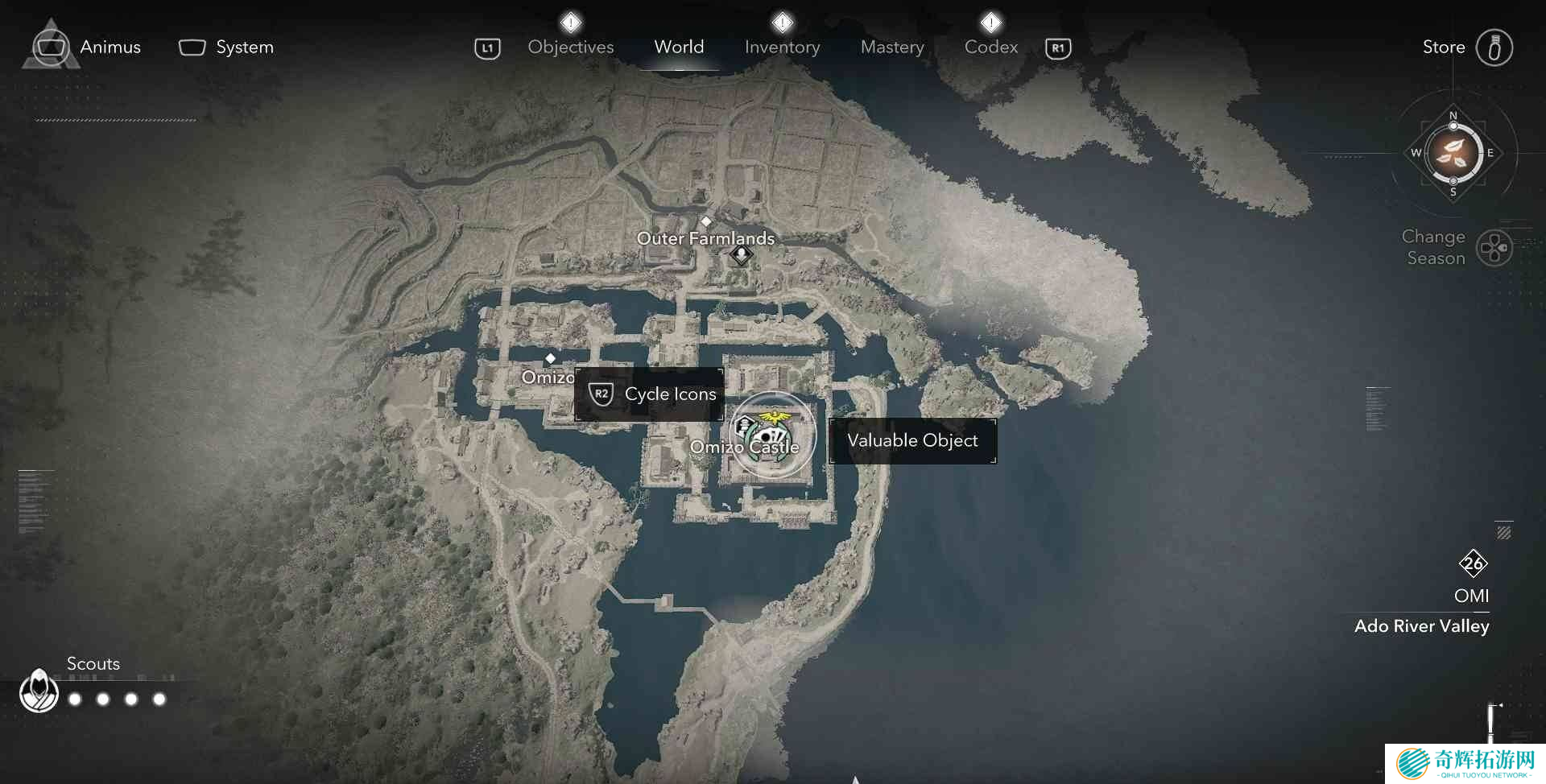Open the Mastery tab
The height and width of the screenshot is (784, 1546).
(892, 47)
